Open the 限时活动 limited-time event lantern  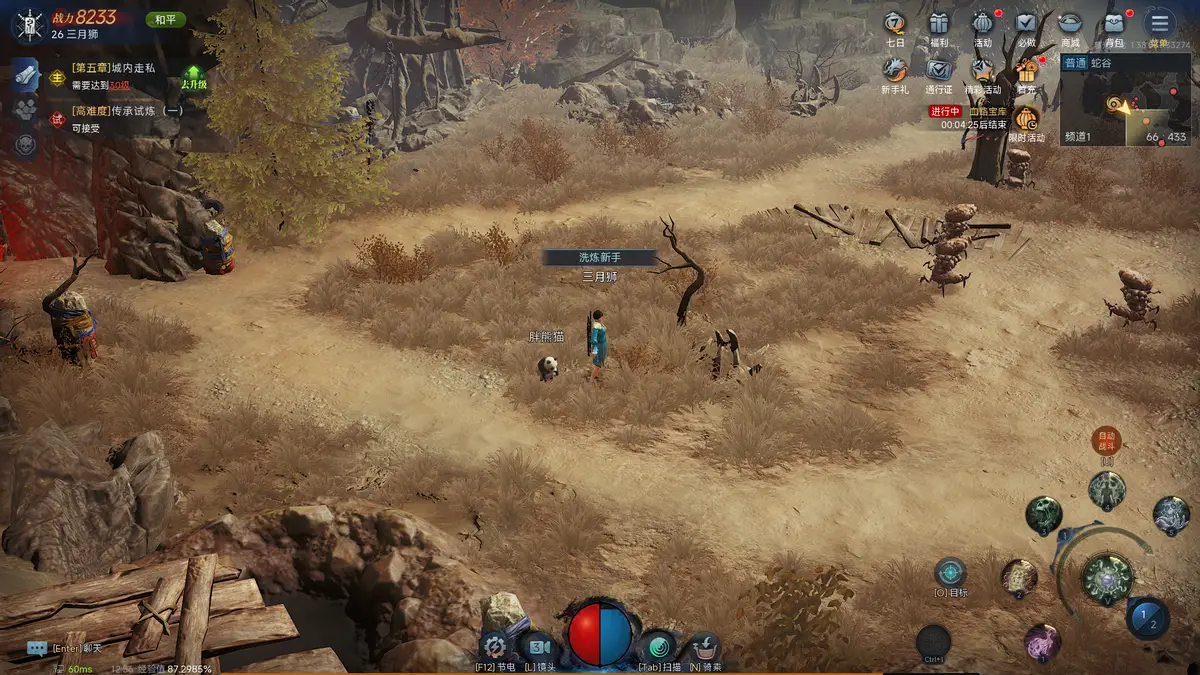click(1026, 118)
